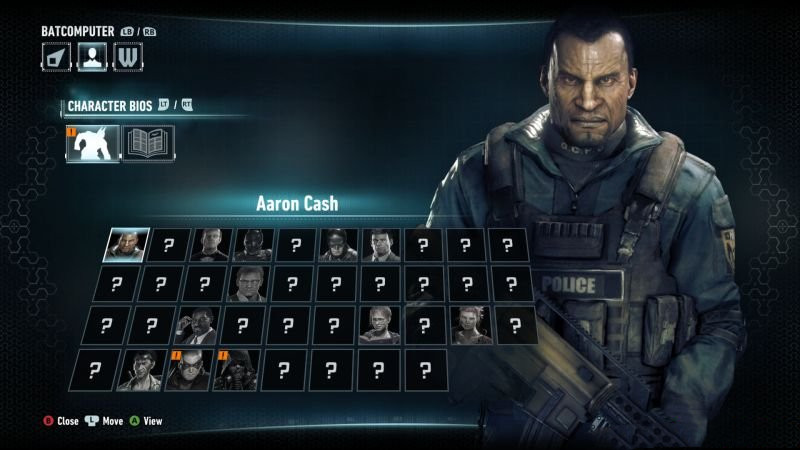The image size is (800, 450).
Task: Select the Aaron Cash portrait tile
Action: click(127, 244)
